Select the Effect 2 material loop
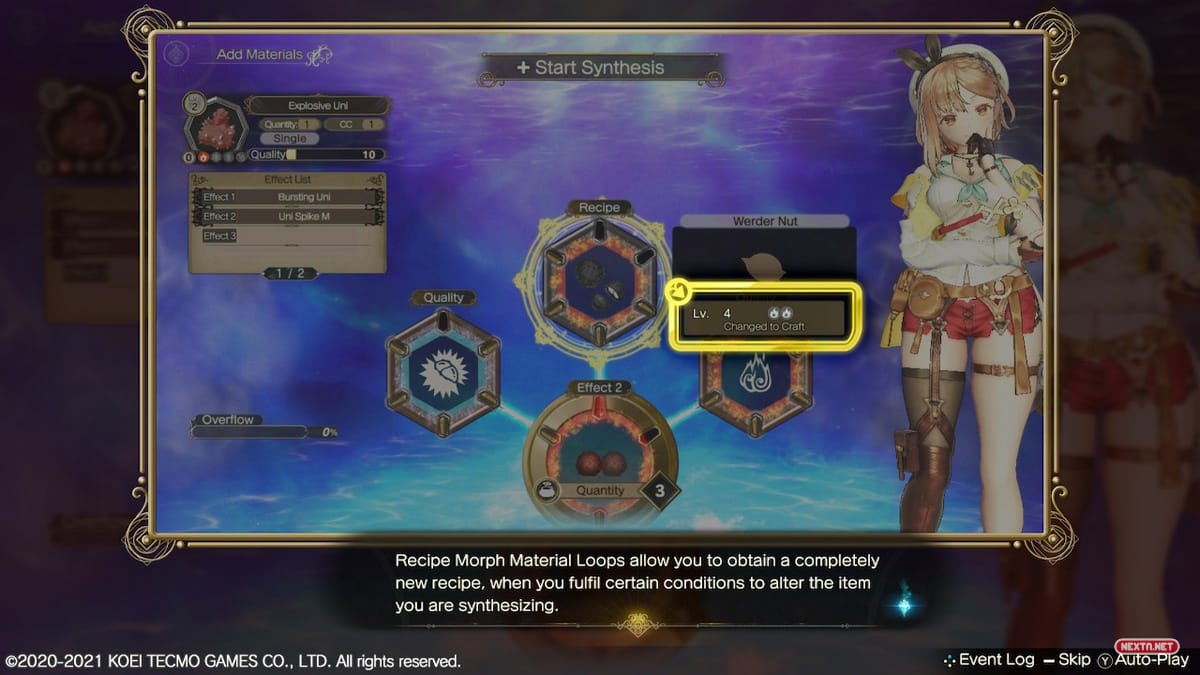Viewport: 1200px width, 675px height. [x=600, y=453]
